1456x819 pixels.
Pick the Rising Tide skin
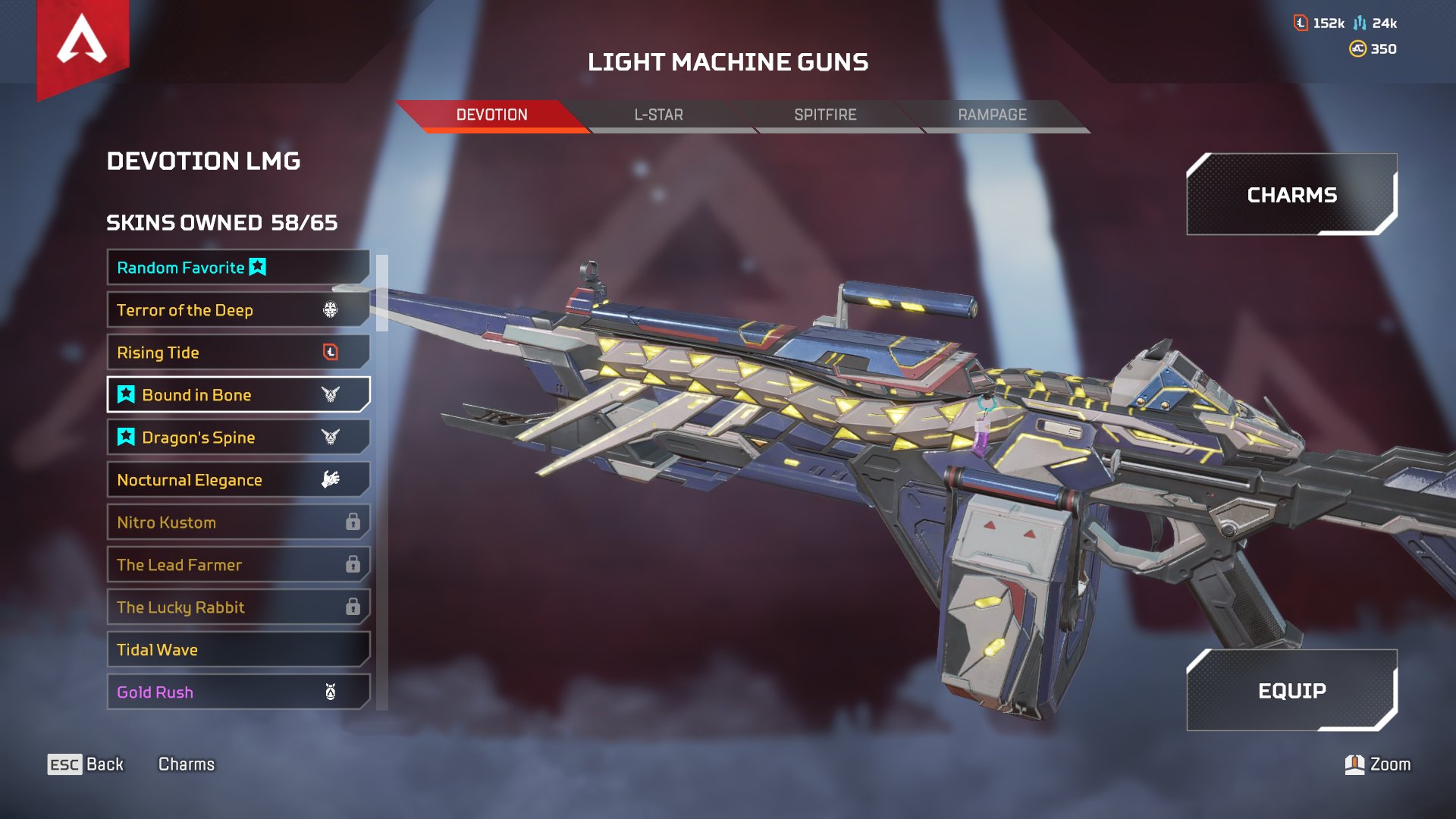pyautogui.click(x=238, y=353)
